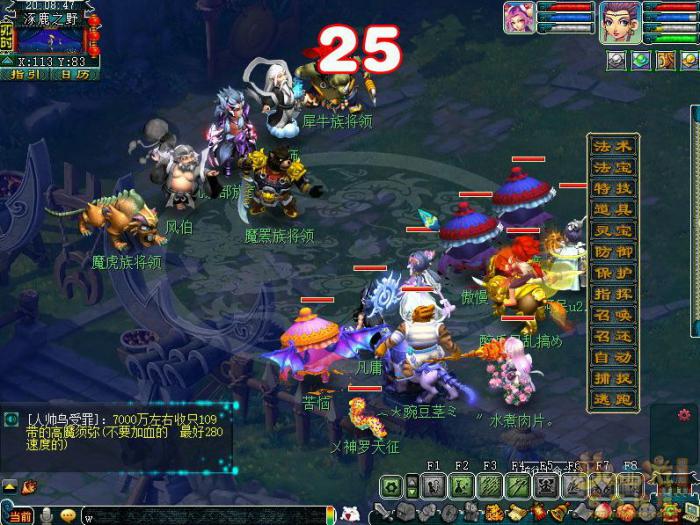Screen dimensions: 700x525
Task: Open the player character portrait
Action: point(620,22)
